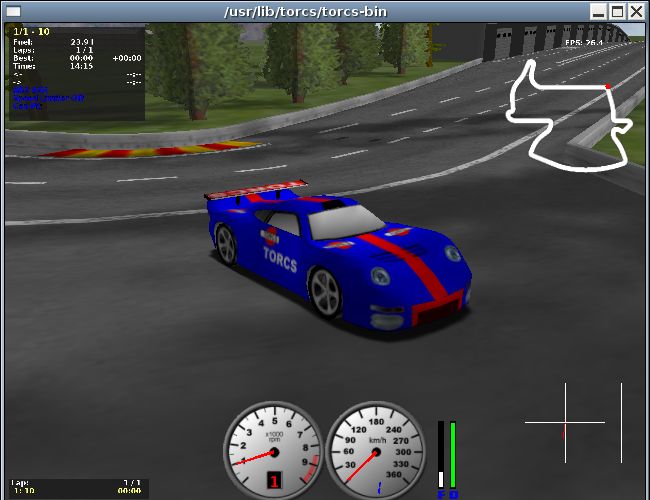Image resolution: width=650 pixels, height=500 pixels.
Task: Maximize the torcs-bin window
Action: point(618,12)
